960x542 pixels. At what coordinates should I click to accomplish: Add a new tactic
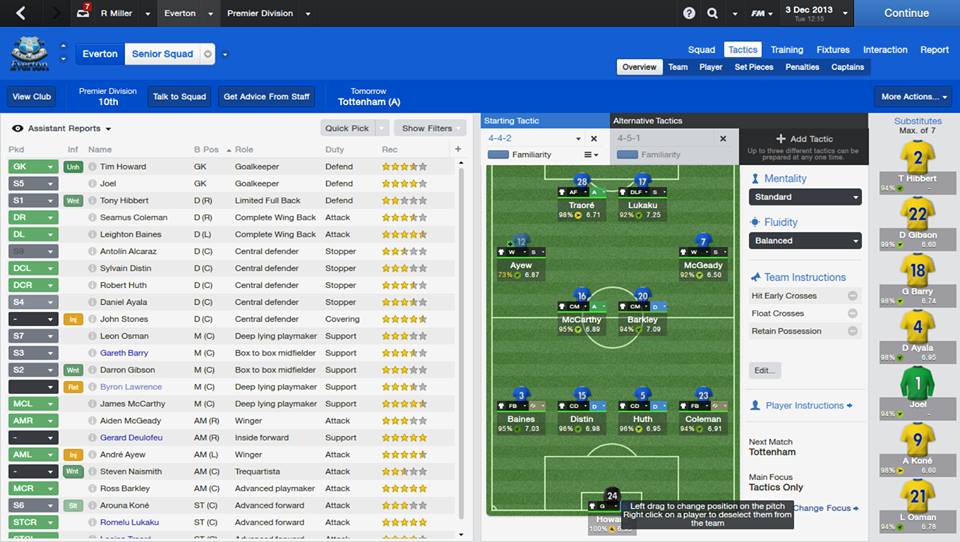[x=804, y=139]
